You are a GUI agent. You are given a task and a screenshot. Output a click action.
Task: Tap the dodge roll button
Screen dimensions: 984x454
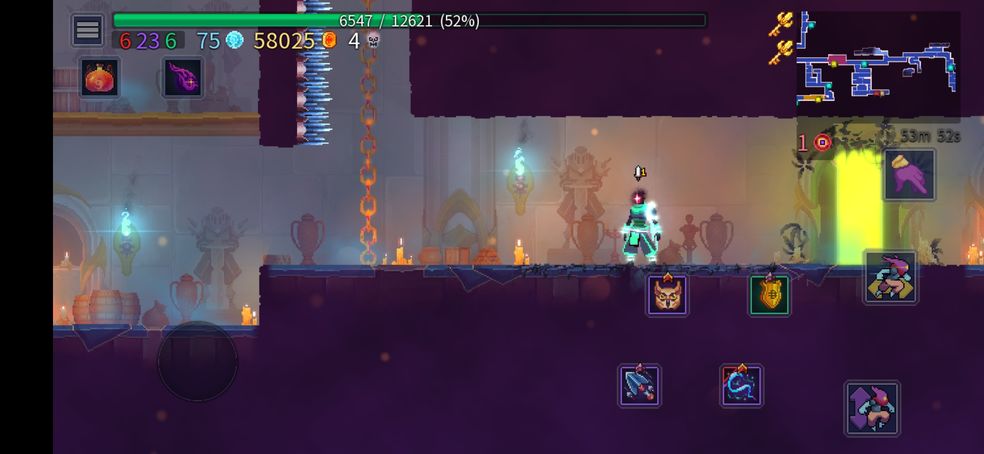pos(890,277)
